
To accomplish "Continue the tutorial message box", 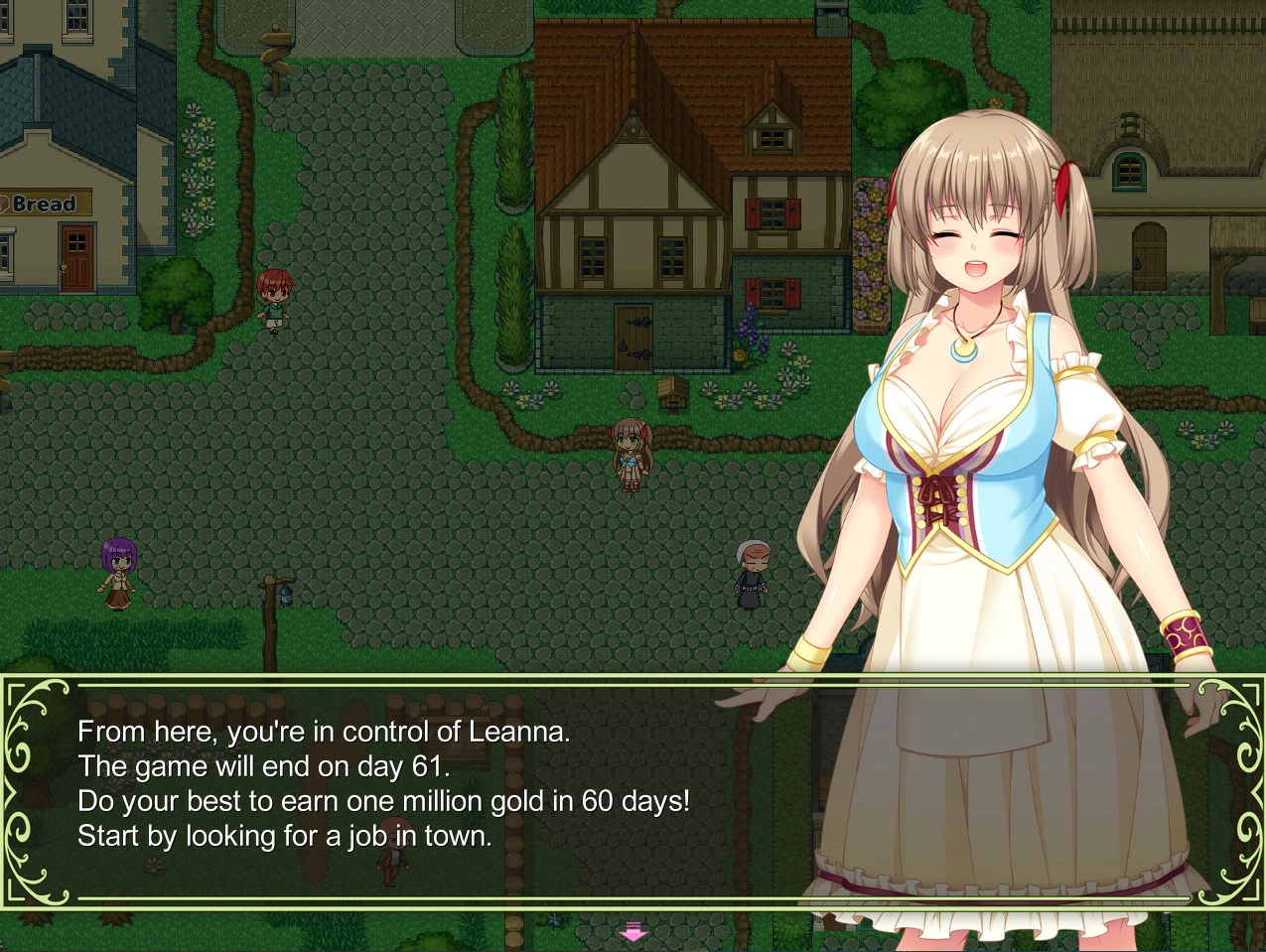I will 397,784.
